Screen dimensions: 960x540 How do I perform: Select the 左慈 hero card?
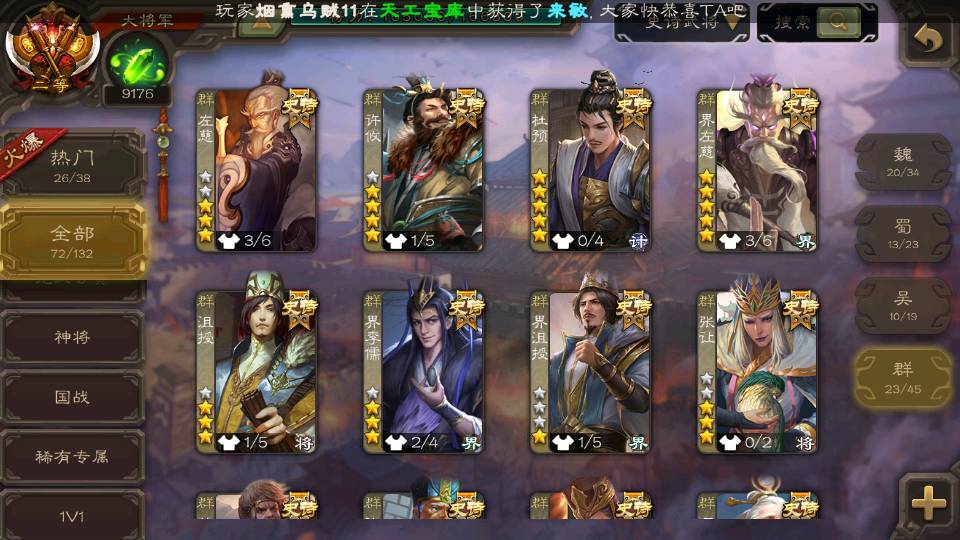pos(256,170)
